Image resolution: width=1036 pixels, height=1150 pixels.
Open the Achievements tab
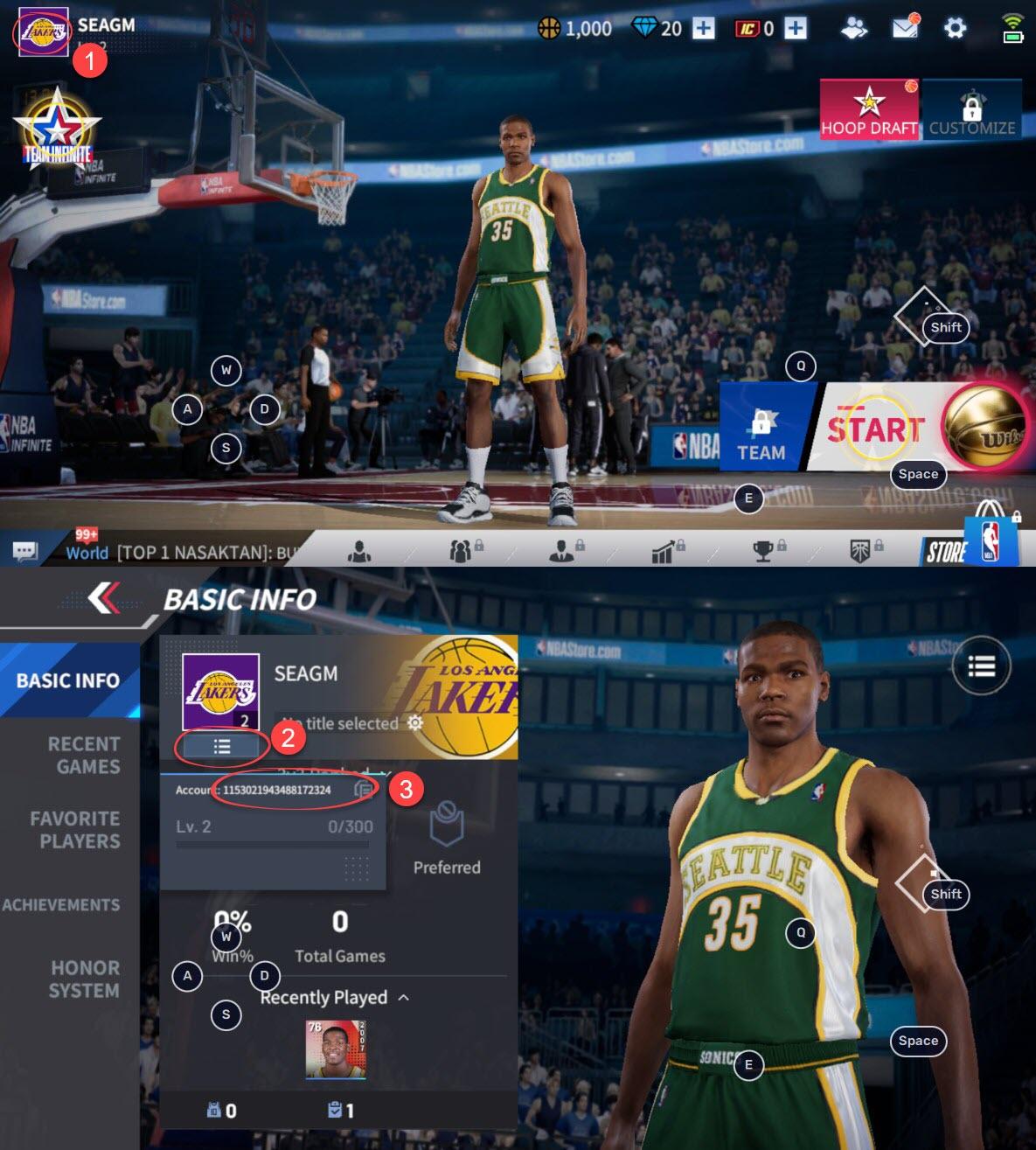(61, 904)
